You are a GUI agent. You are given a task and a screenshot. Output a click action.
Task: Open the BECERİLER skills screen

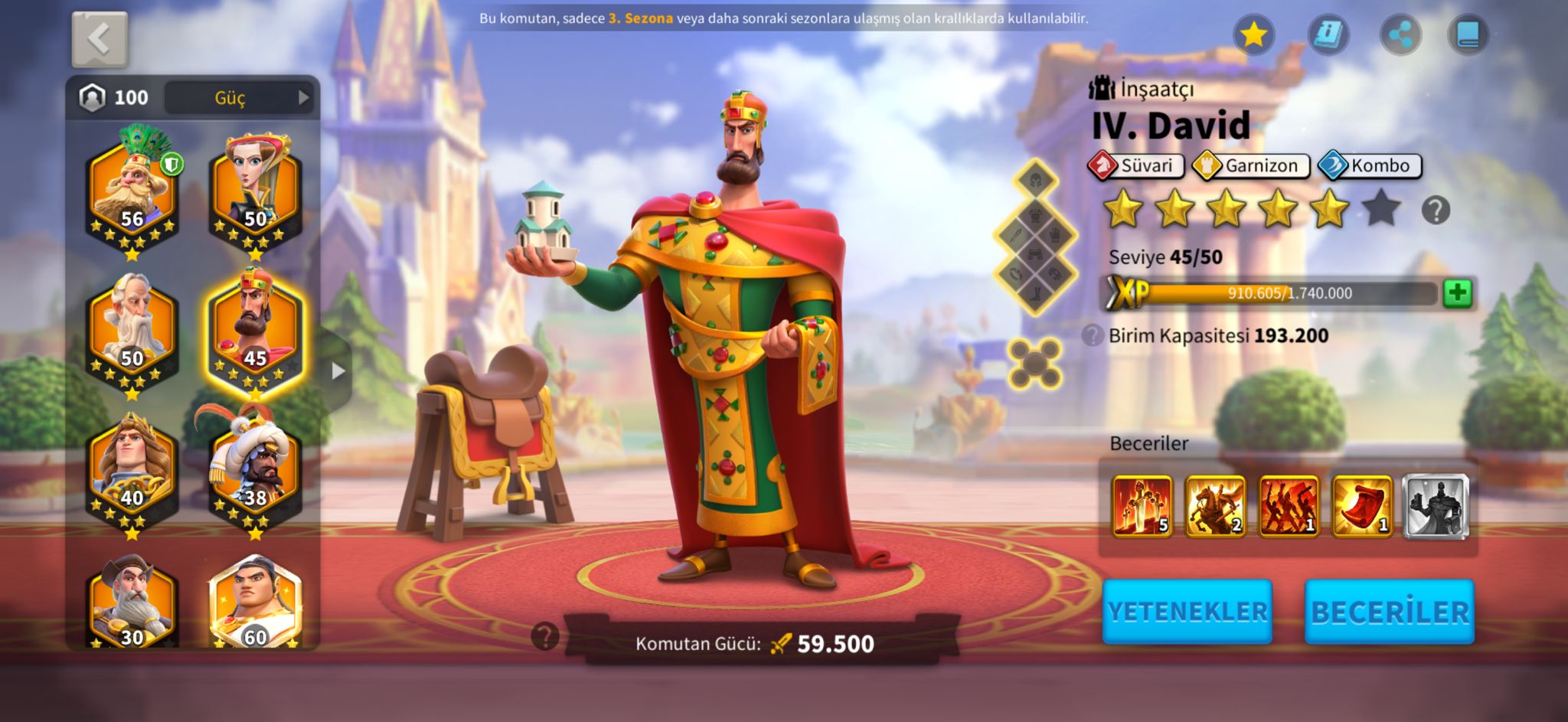(1390, 612)
